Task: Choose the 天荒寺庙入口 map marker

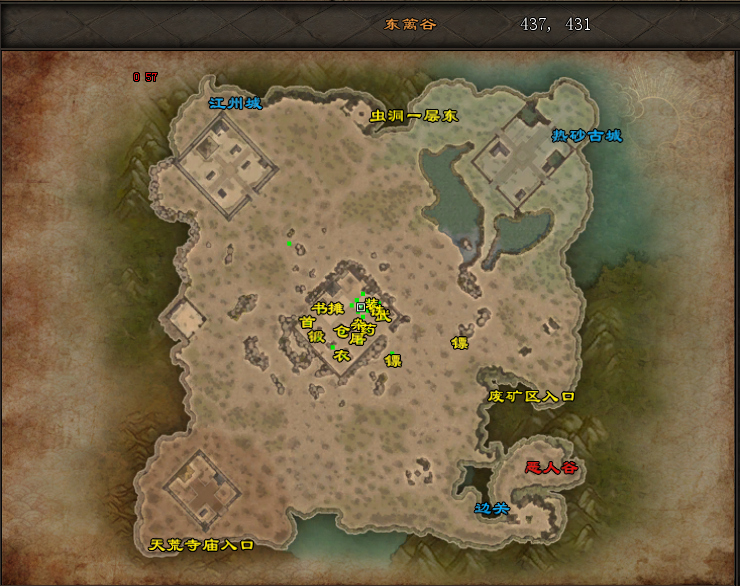Action: [202, 545]
